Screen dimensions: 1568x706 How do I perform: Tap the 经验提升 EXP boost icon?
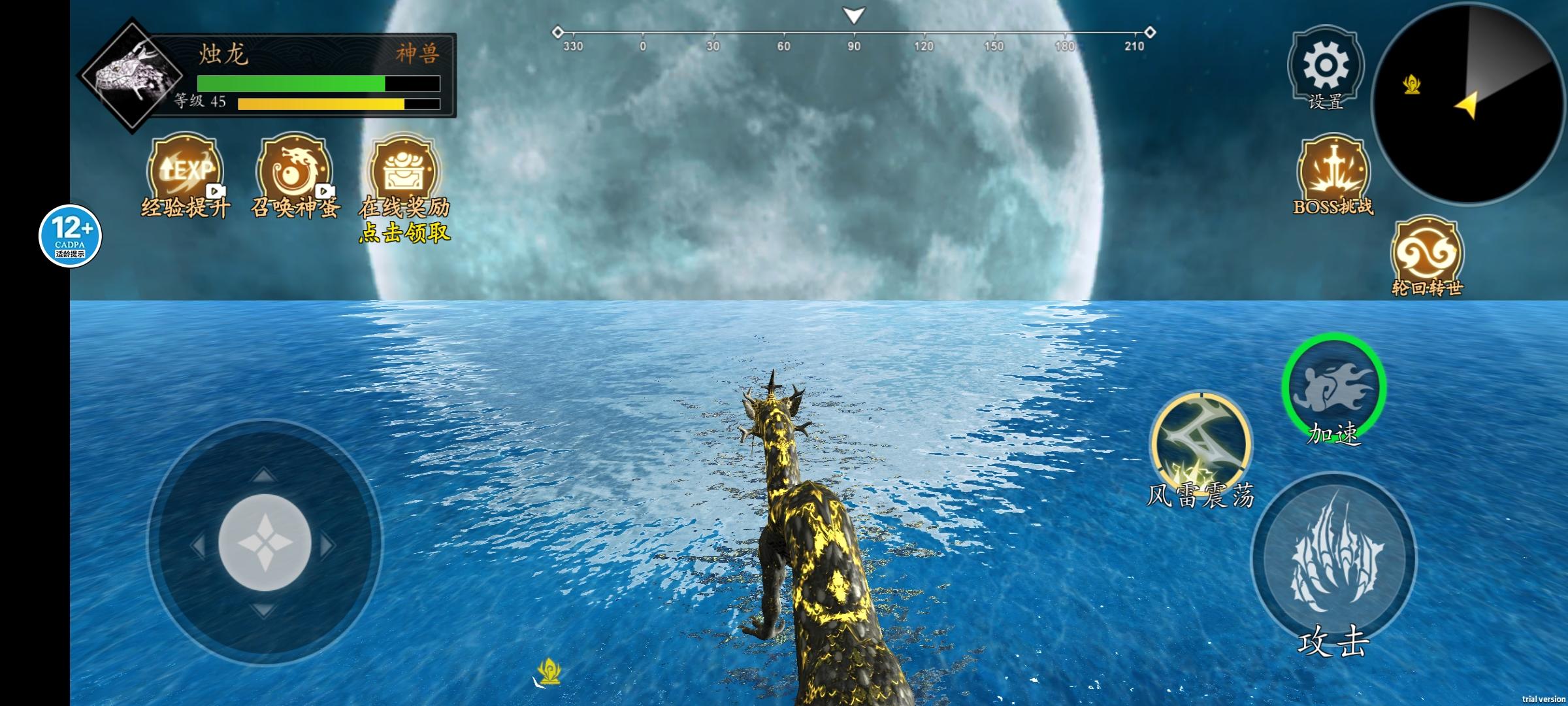(186, 171)
